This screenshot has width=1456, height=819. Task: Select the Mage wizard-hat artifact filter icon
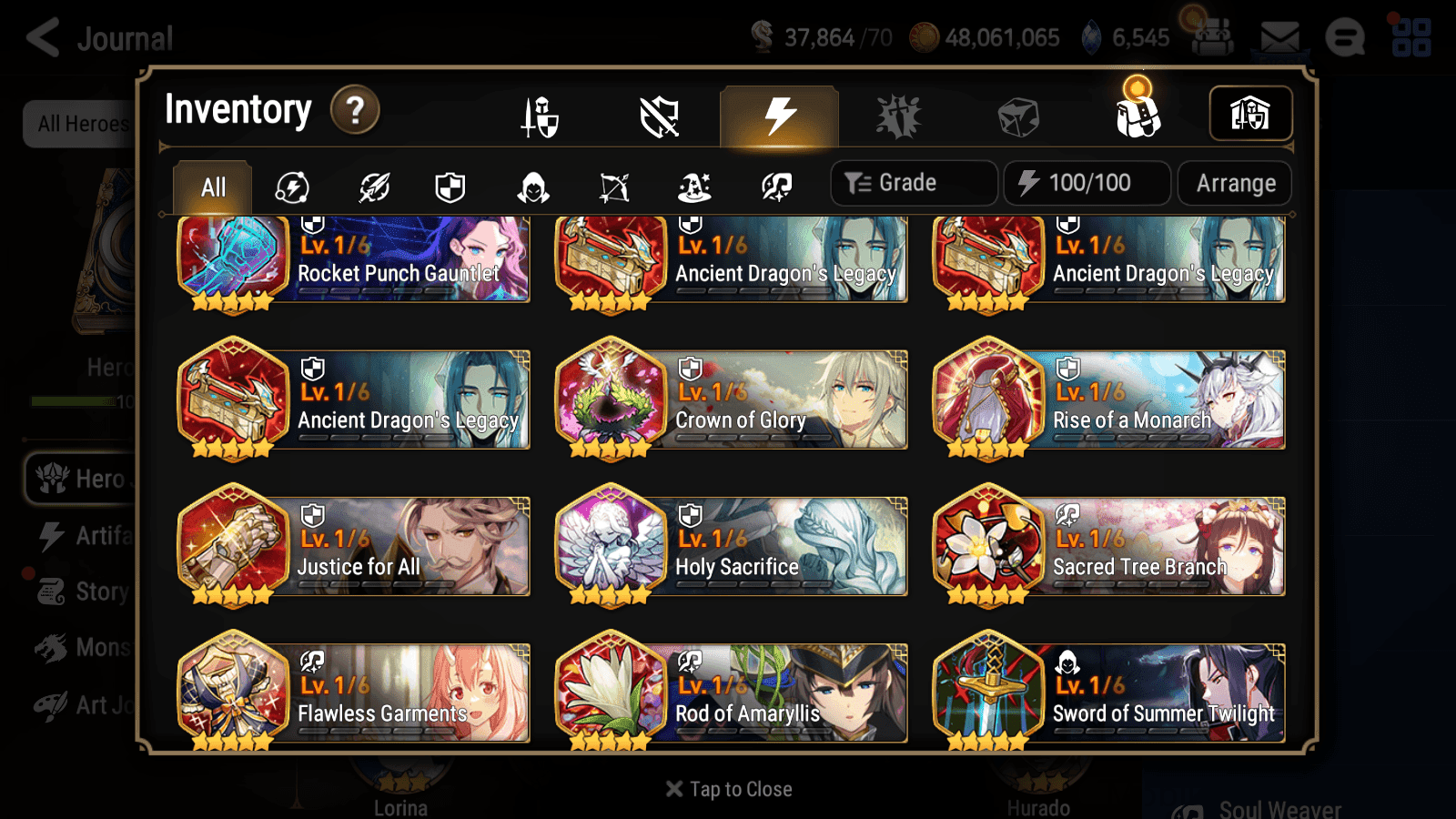(693, 187)
